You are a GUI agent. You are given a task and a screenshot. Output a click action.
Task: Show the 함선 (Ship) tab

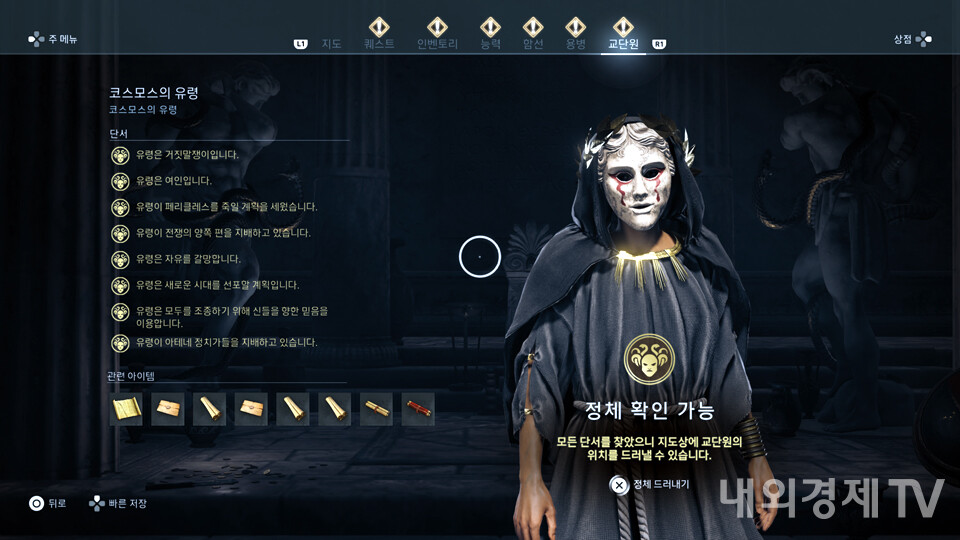pos(533,44)
